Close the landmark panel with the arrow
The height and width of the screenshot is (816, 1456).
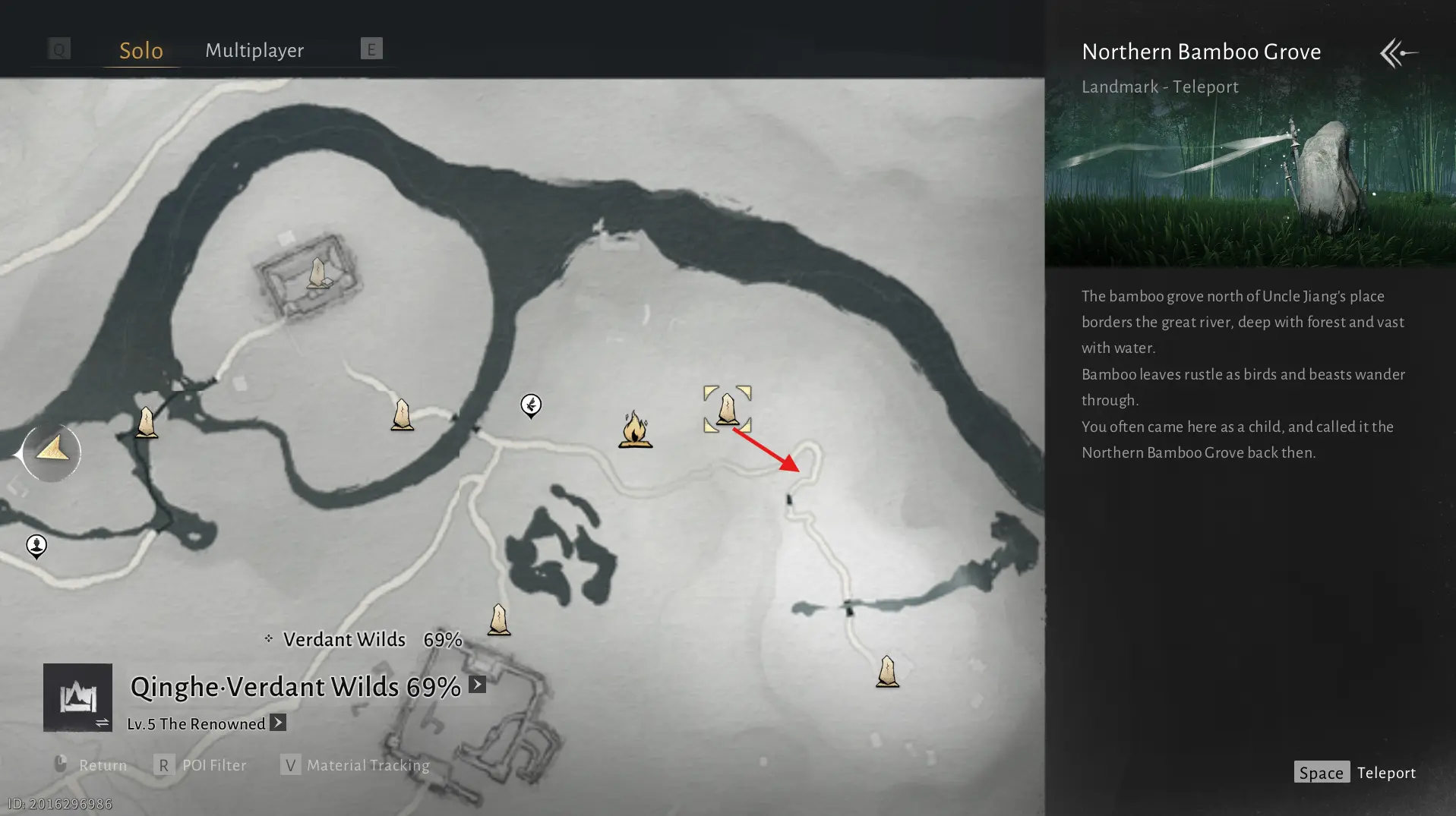click(x=1398, y=53)
